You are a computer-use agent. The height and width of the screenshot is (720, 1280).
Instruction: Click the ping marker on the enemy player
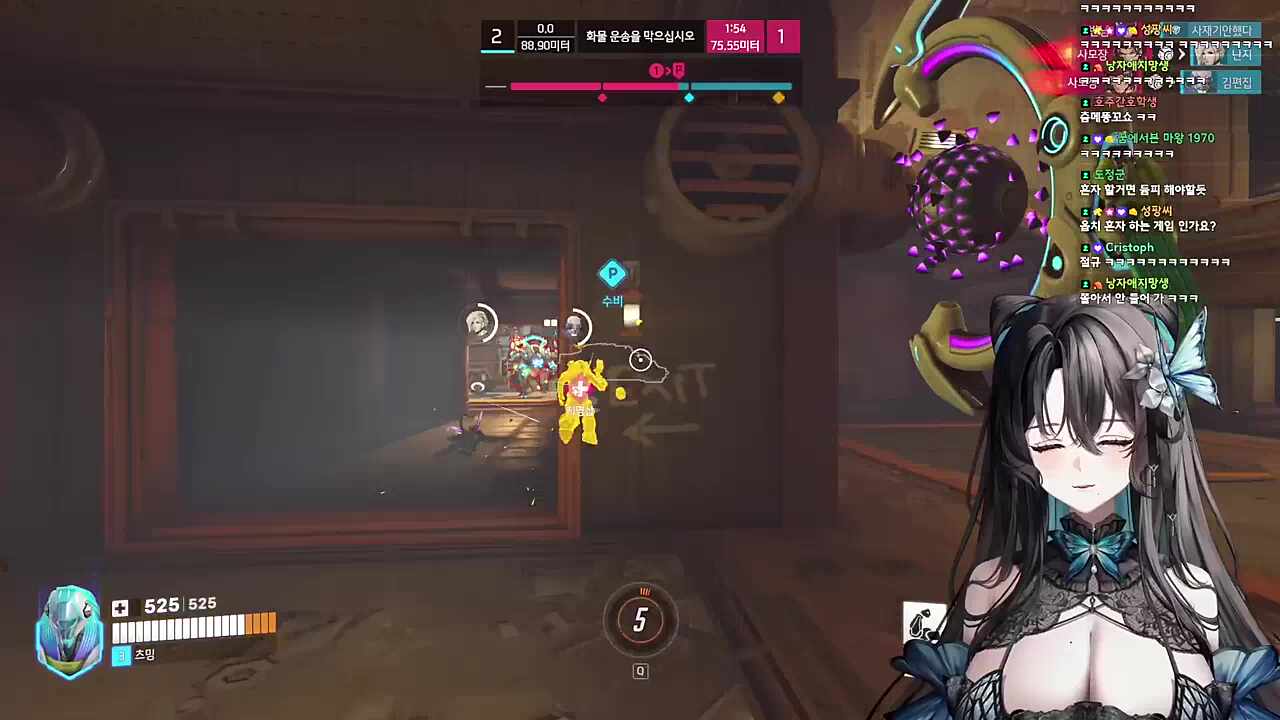coord(640,360)
